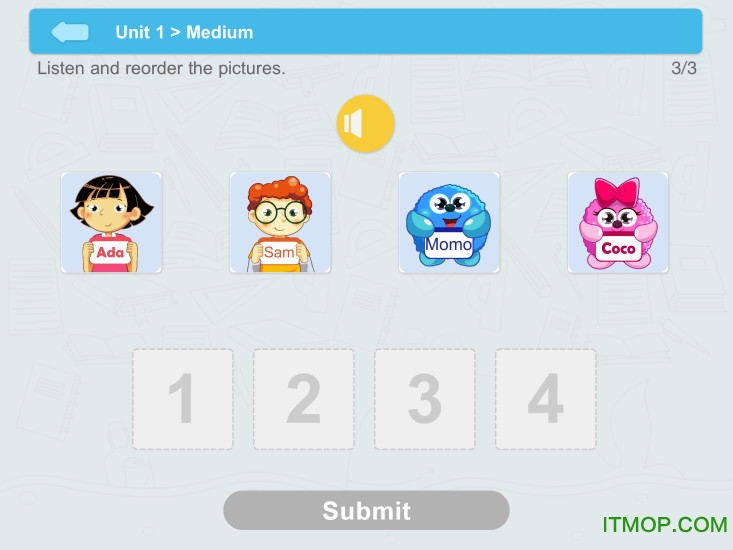Submit the picture order answer
This screenshot has height=550, width=733.
tap(366, 510)
